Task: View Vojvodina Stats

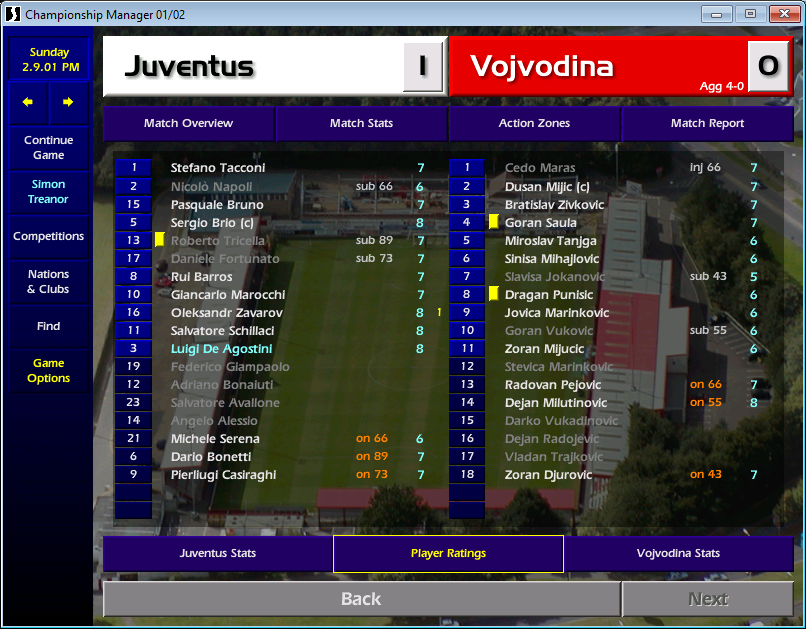Action: tap(678, 553)
